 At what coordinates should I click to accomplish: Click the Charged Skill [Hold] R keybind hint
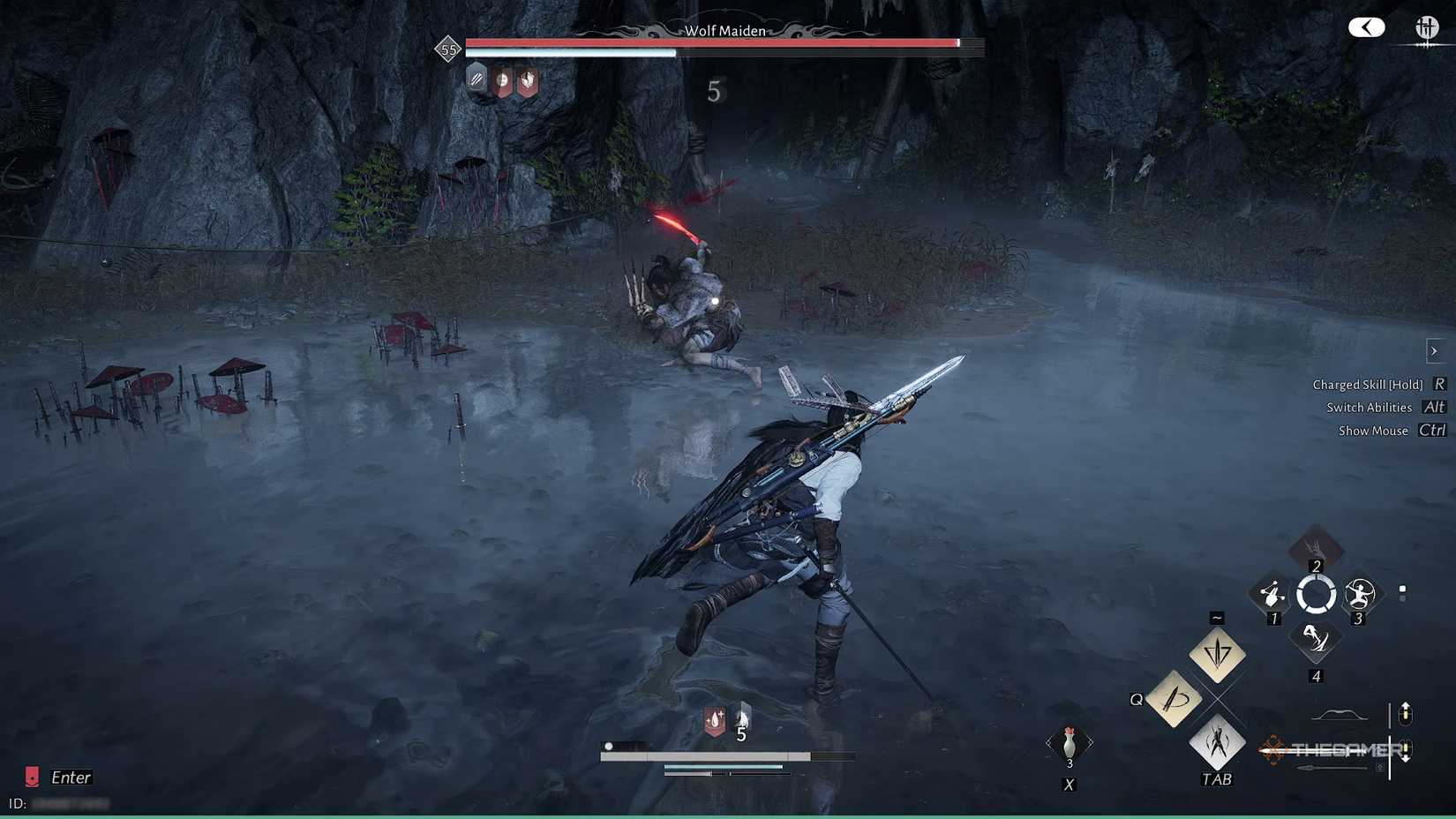[1368, 384]
